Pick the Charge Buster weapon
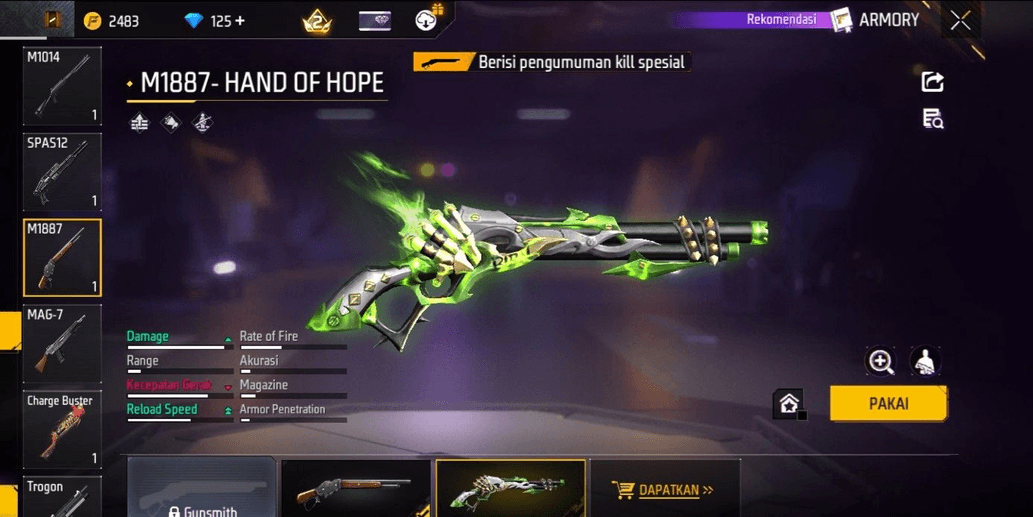 [x=62, y=430]
